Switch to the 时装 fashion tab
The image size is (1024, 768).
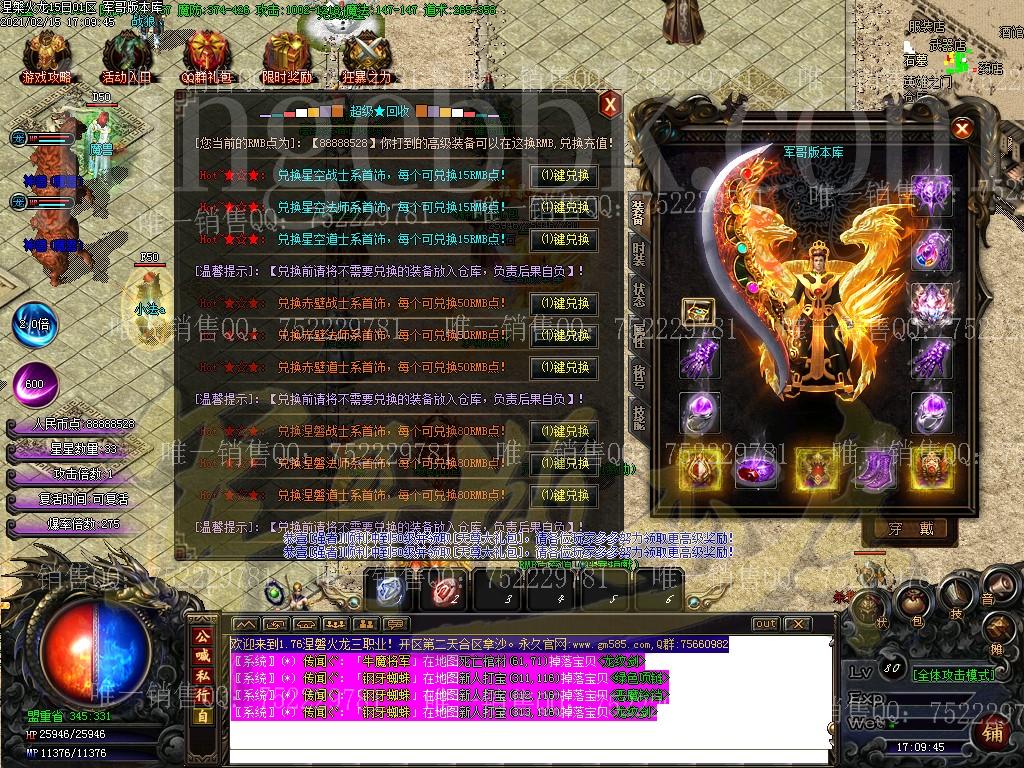pyautogui.click(x=639, y=253)
